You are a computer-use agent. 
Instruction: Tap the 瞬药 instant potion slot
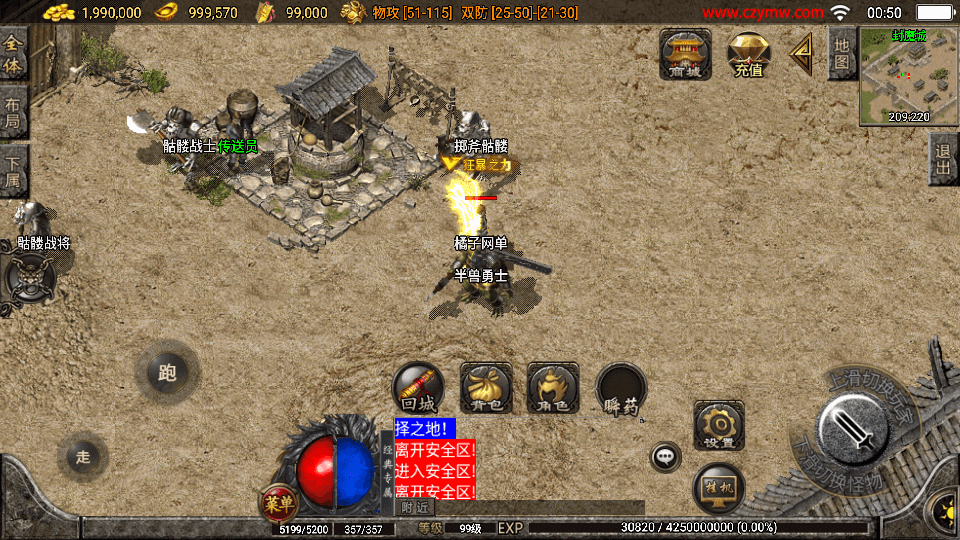tap(621, 388)
